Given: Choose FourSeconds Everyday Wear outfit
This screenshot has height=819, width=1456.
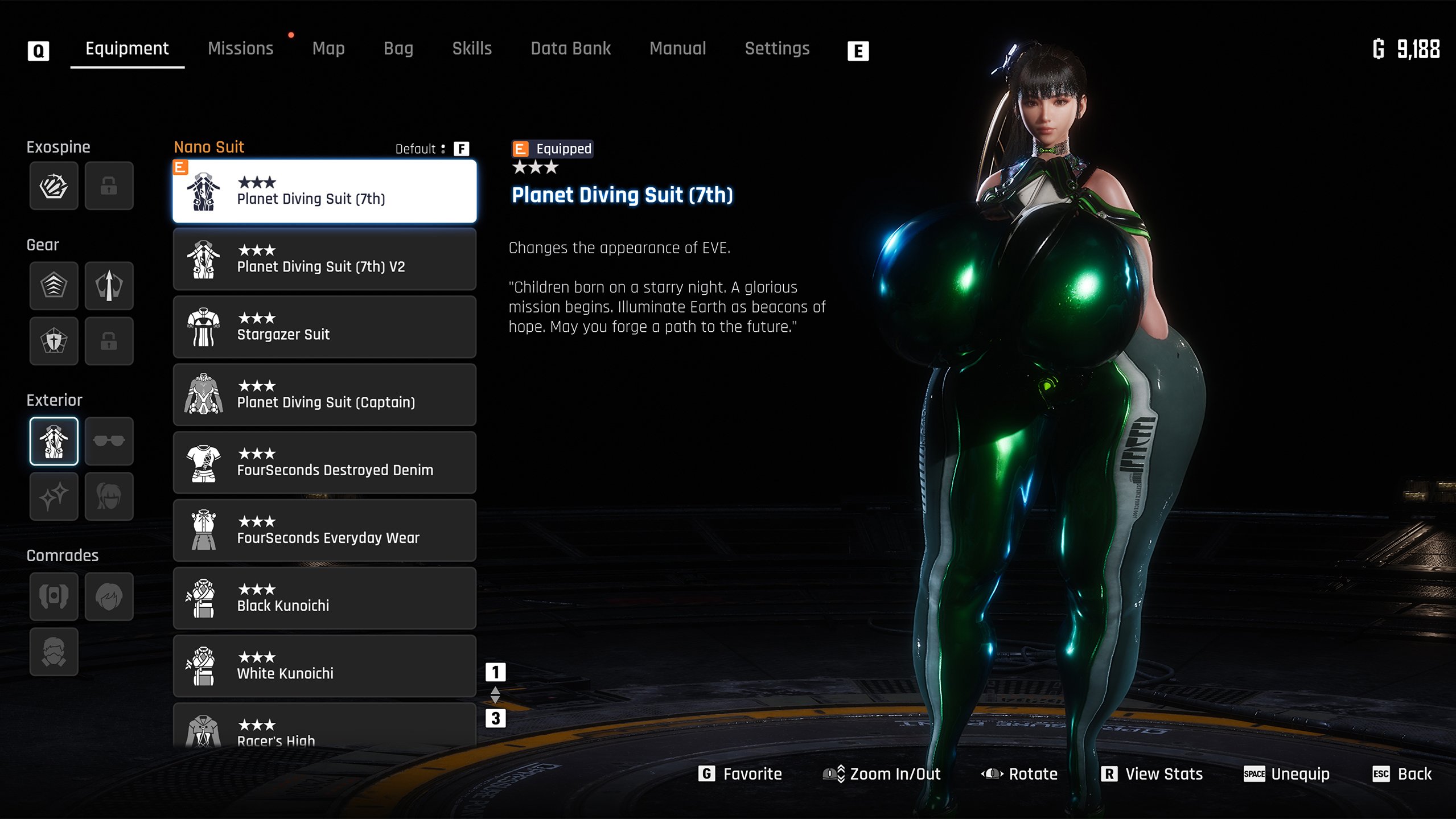Looking at the screenshot, I should [x=324, y=530].
